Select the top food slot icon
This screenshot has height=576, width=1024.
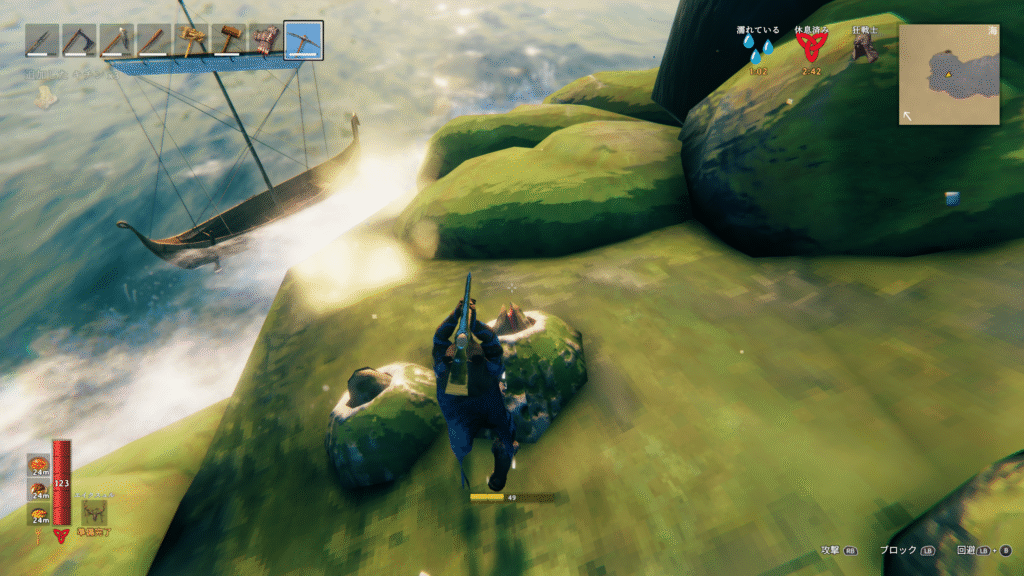pyautogui.click(x=39, y=465)
